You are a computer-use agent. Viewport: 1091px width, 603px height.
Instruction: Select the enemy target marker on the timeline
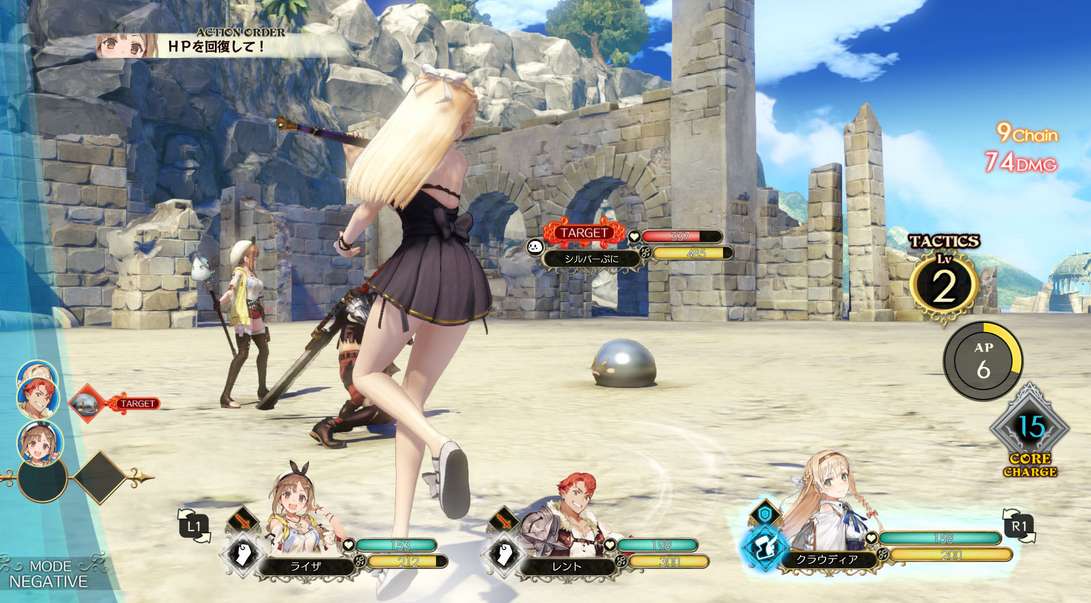pyautogui.click(x=90, y=403)
